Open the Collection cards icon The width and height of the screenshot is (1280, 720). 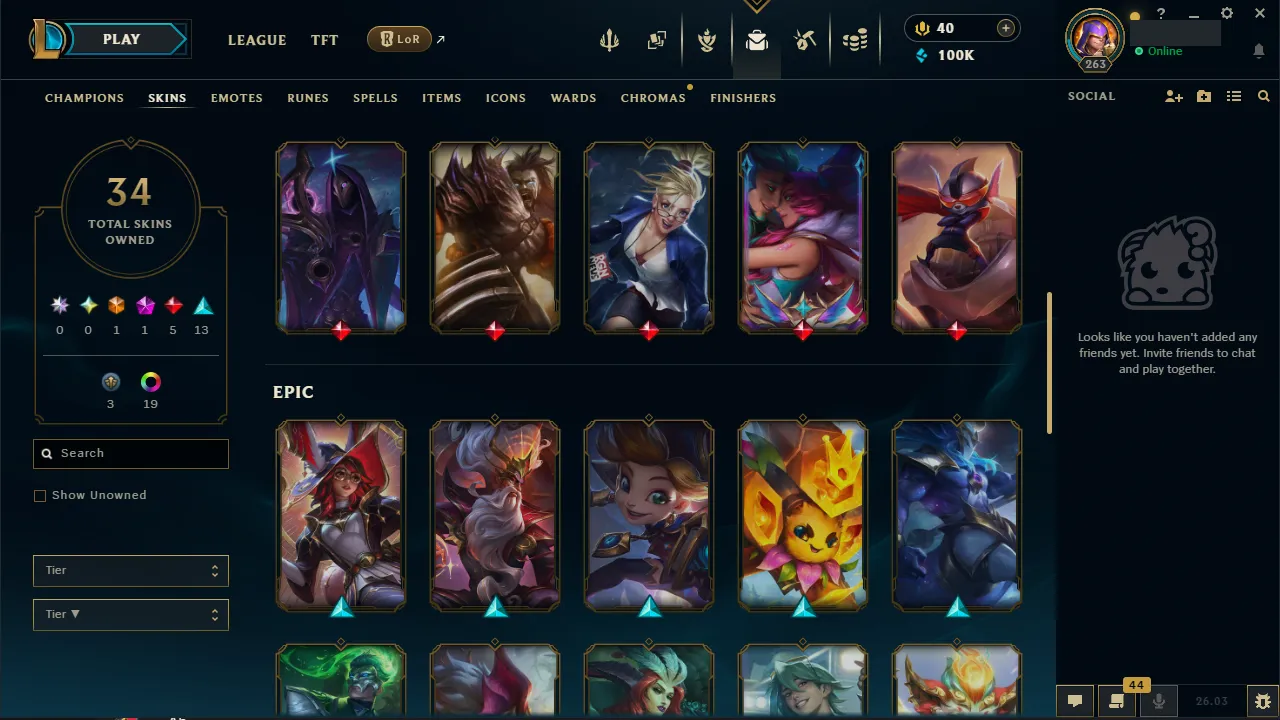point(656,40)
